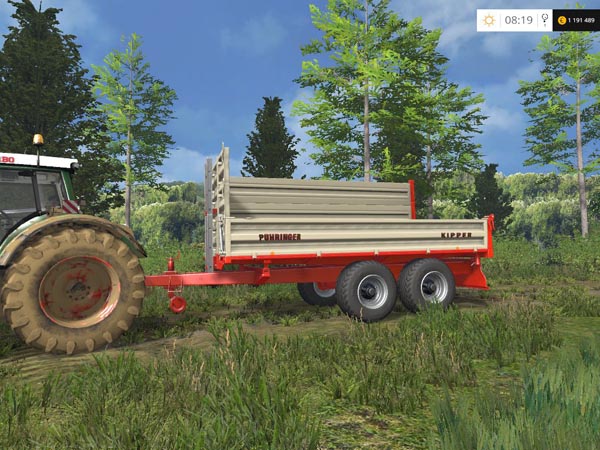Click the small time-scale icon beside the clock

544,20
